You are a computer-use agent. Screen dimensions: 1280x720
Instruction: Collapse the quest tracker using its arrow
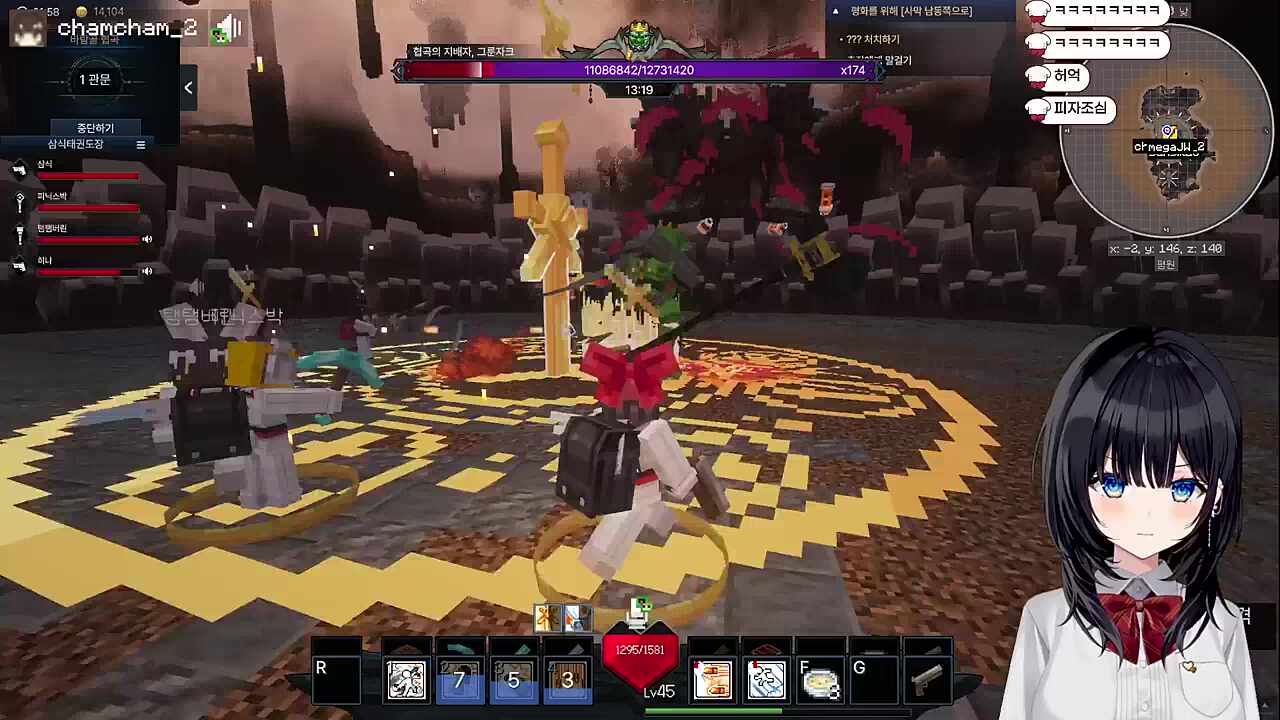837,11
